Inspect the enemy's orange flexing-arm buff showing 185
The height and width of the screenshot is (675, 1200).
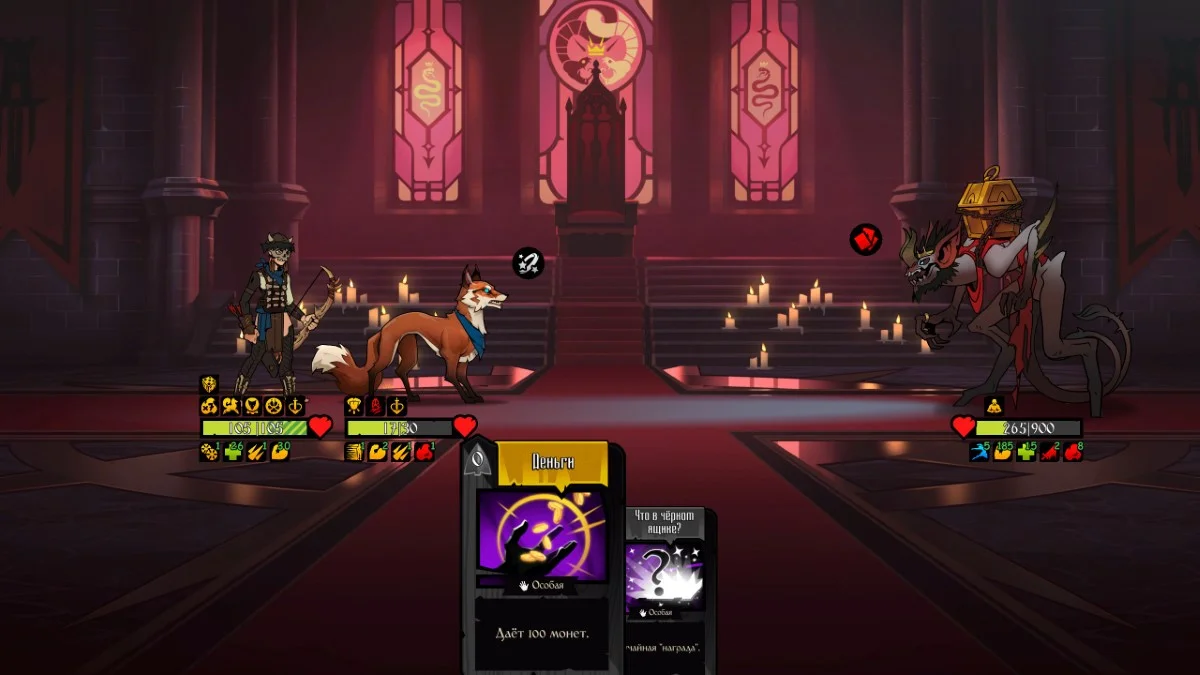1002,452
